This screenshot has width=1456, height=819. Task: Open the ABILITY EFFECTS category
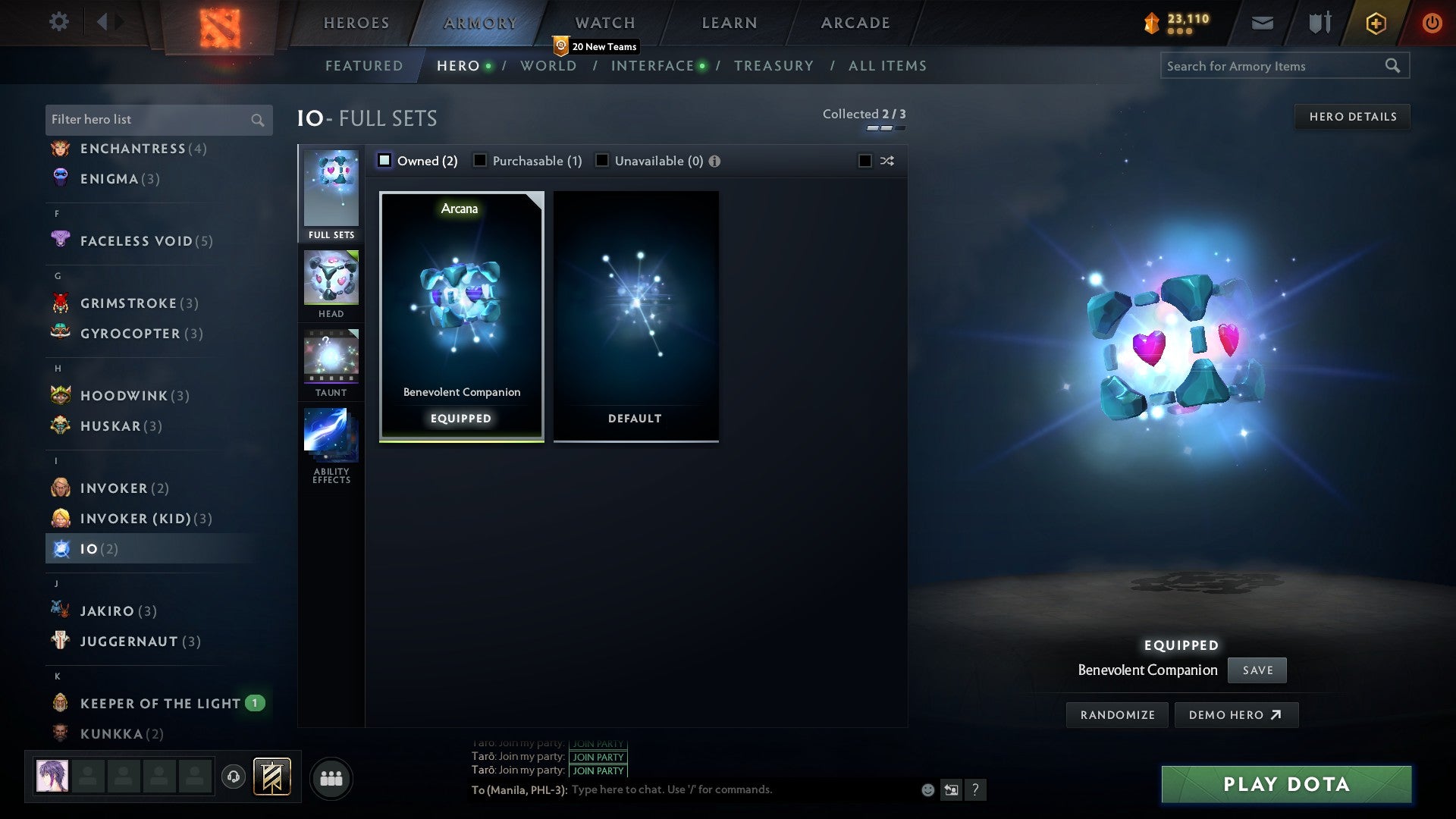[x=331, y=436]
